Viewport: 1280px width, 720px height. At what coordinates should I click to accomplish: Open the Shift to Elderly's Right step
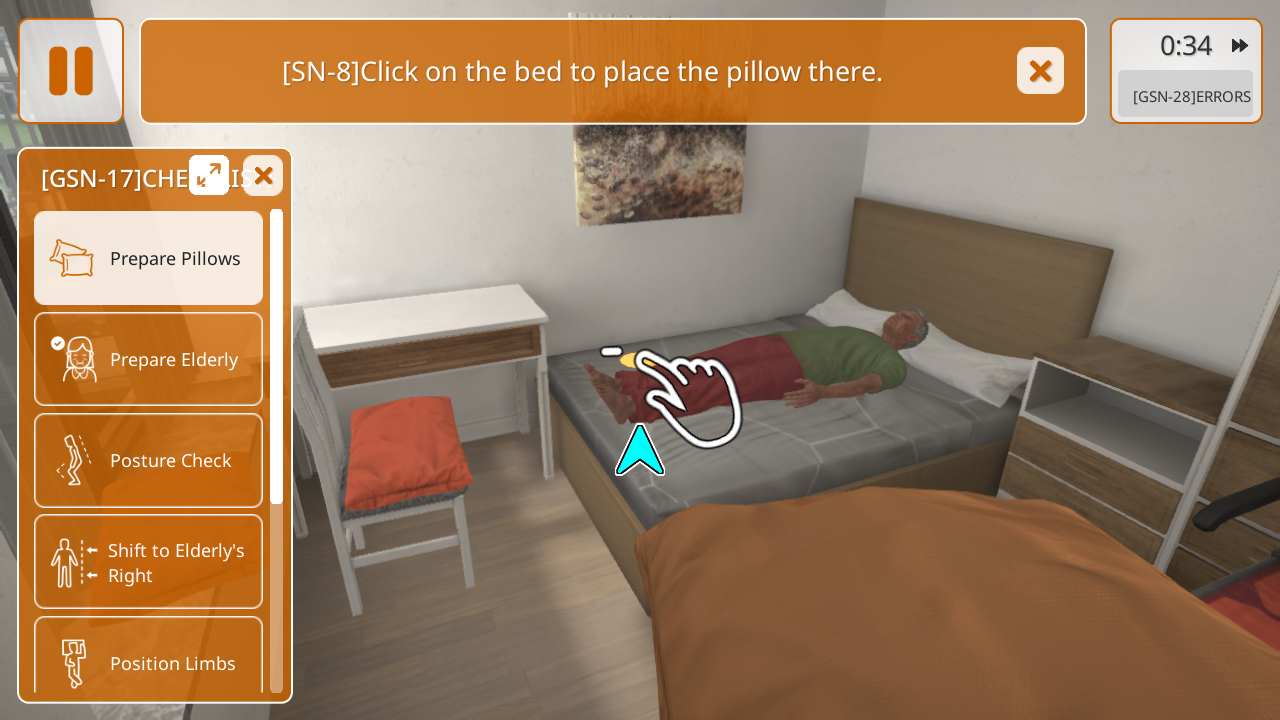(149, 562)
